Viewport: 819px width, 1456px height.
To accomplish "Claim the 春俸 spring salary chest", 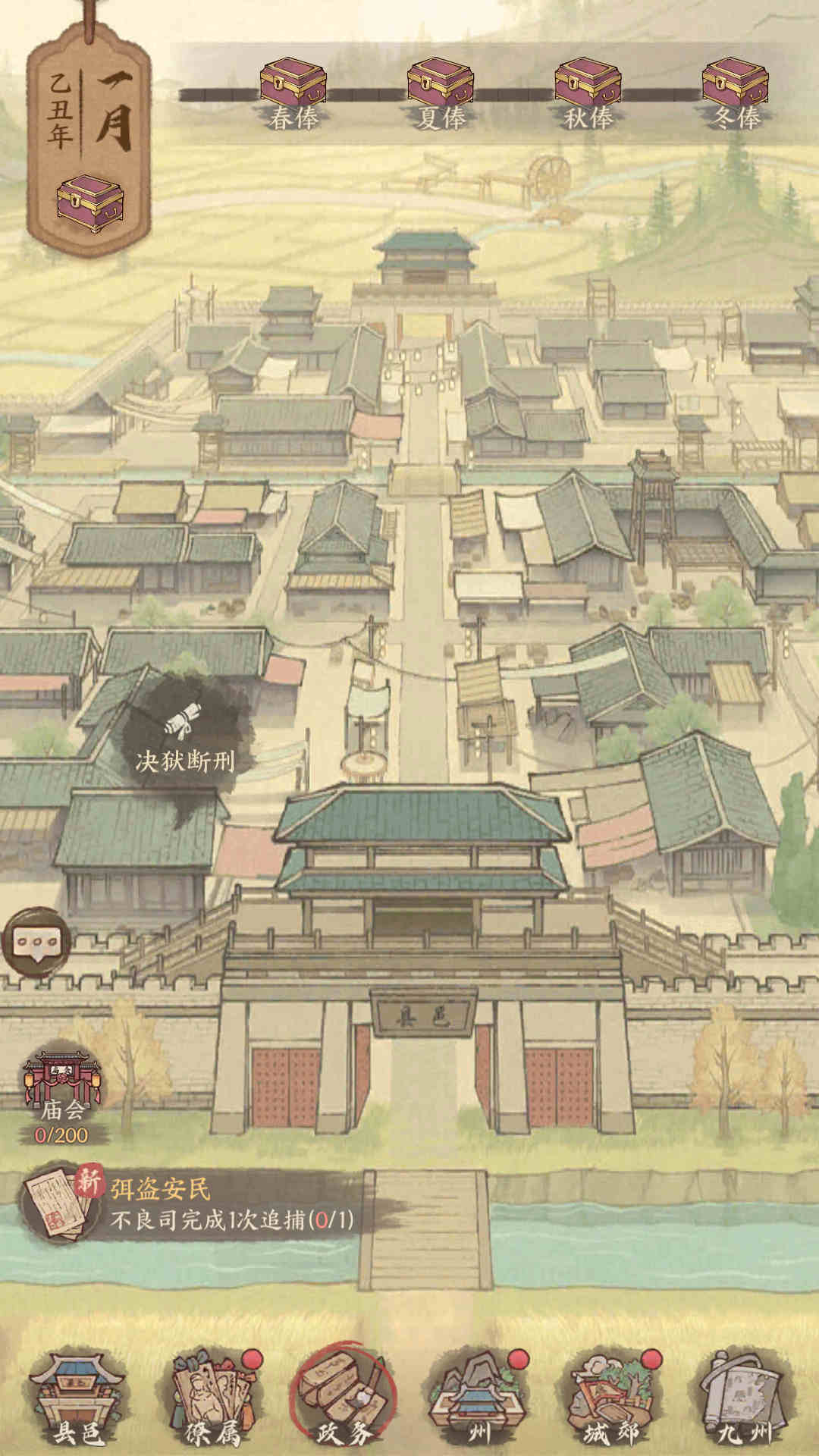I will pyautogui.click(x=293, y=85).
